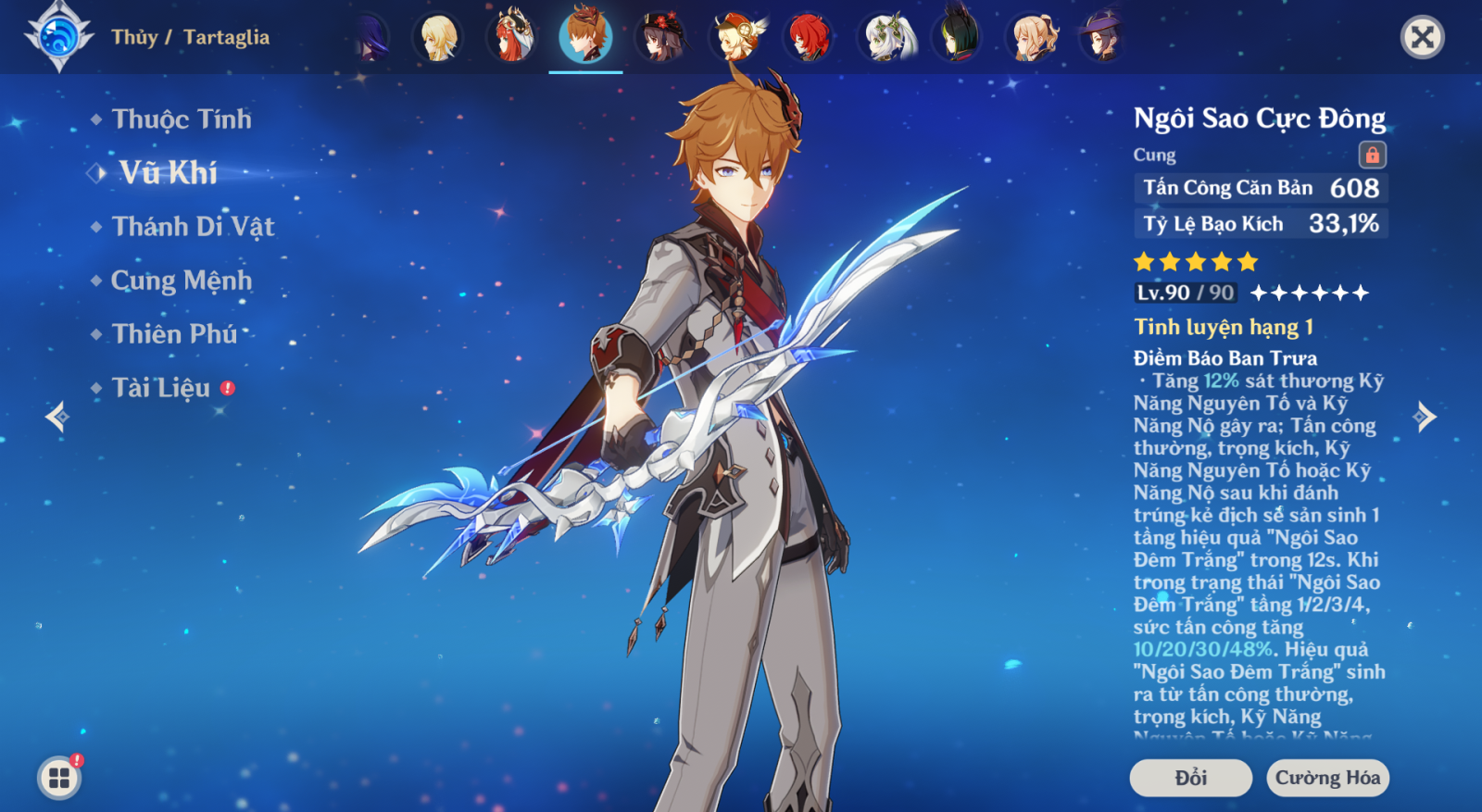This screenshot has width=1482, height=812.
Task: Click the Đổi button to switch weapon
Action: (x=1190, y=778)
